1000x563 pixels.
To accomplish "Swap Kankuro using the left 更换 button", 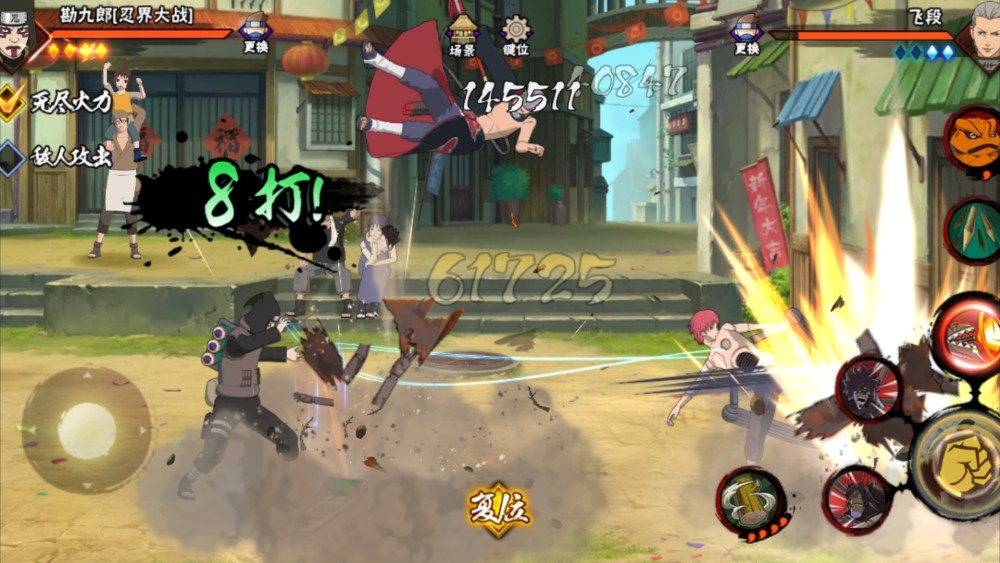I will (257, 33).
